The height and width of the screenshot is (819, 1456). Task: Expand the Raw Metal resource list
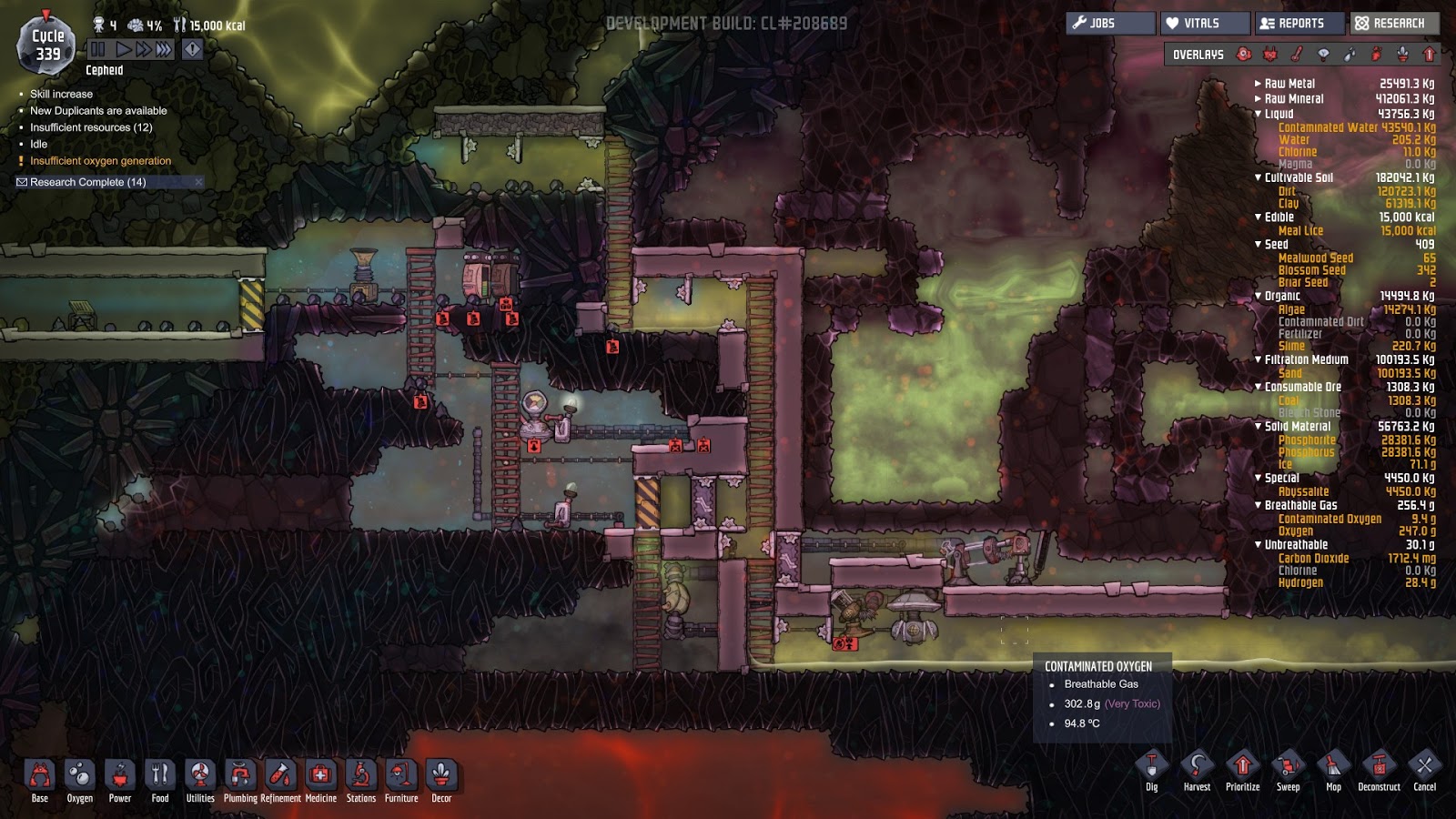[1259, 84]
